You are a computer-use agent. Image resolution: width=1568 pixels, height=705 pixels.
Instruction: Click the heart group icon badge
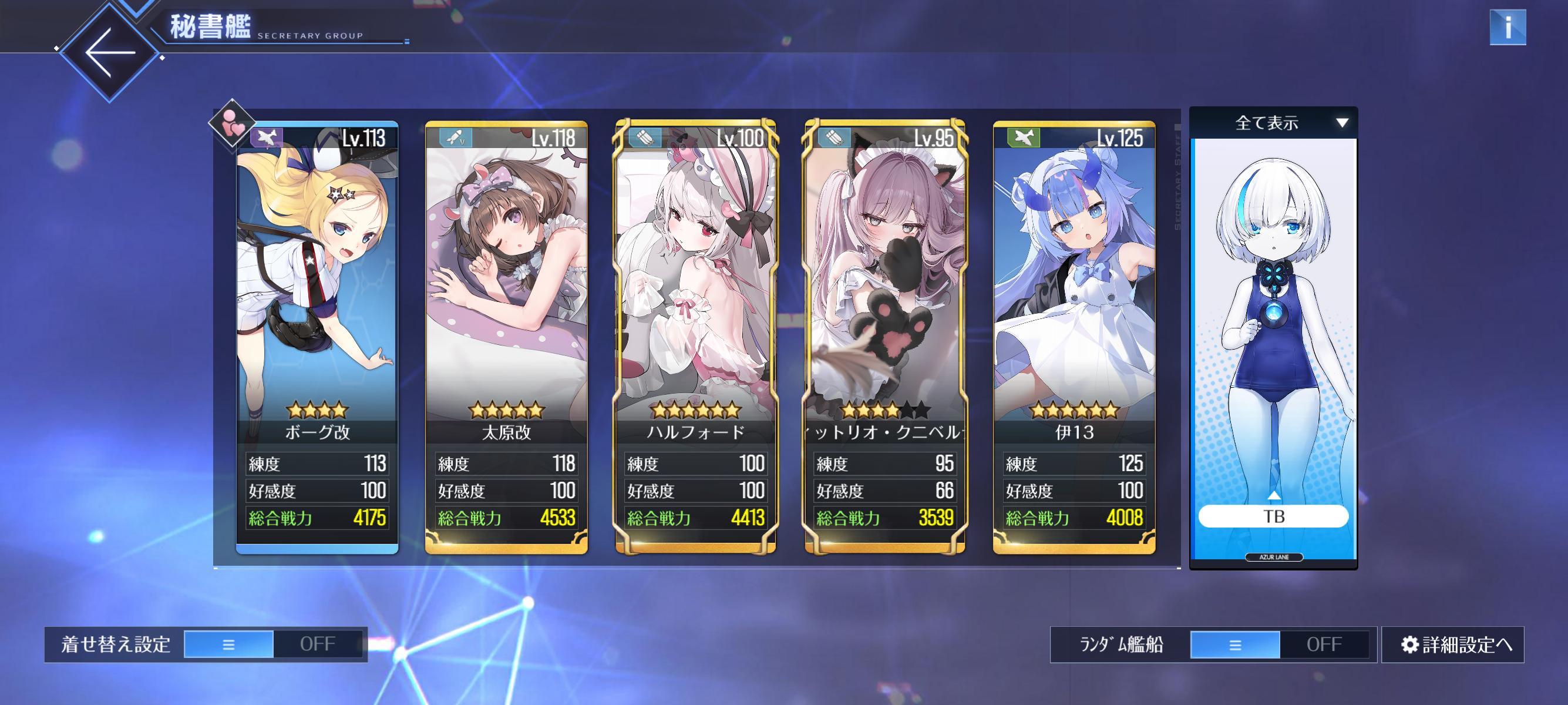click(232, 123)
